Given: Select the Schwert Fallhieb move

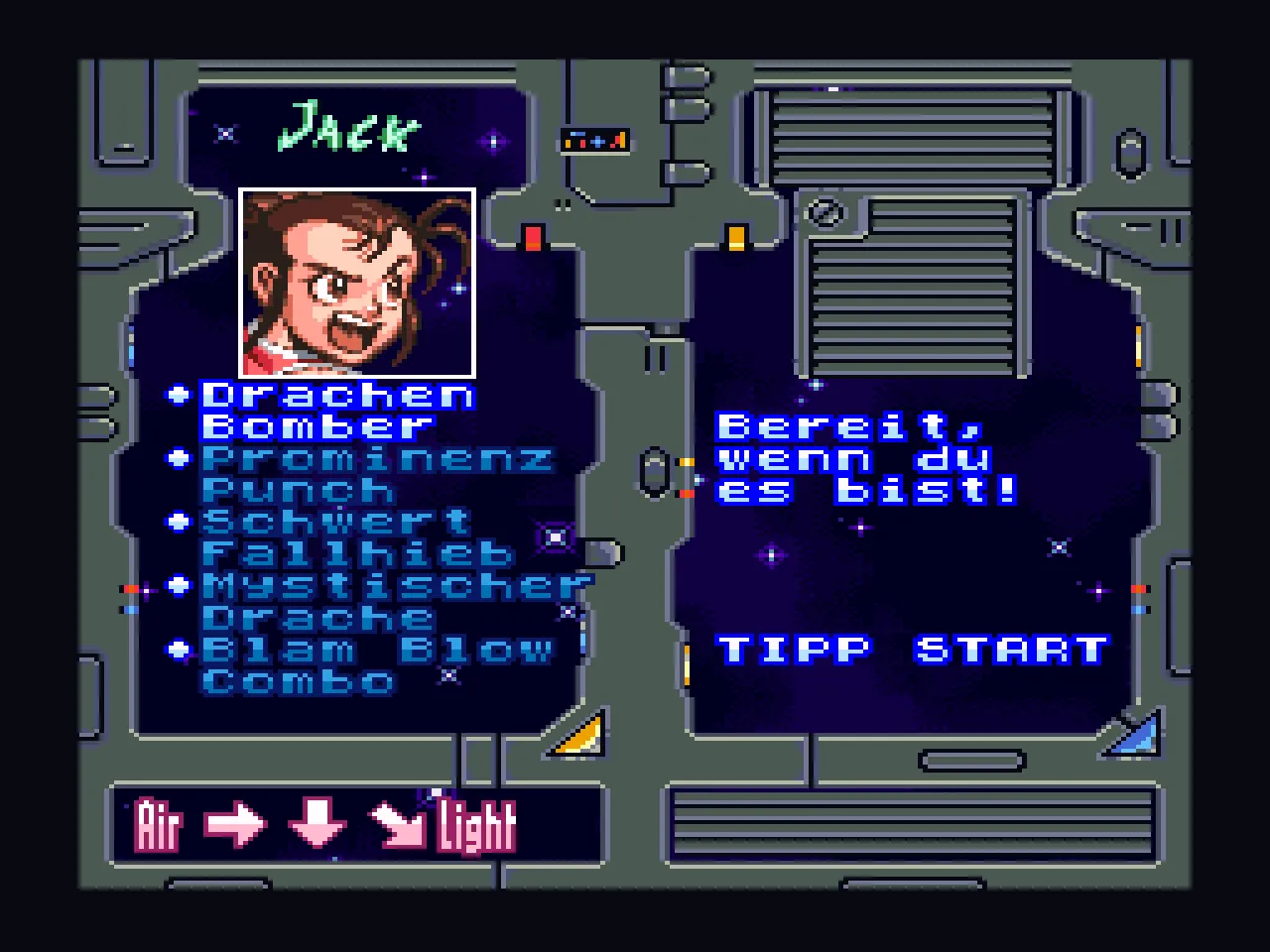Looking at the screenshot, I should pyautogui.click(x=357, y=537).
